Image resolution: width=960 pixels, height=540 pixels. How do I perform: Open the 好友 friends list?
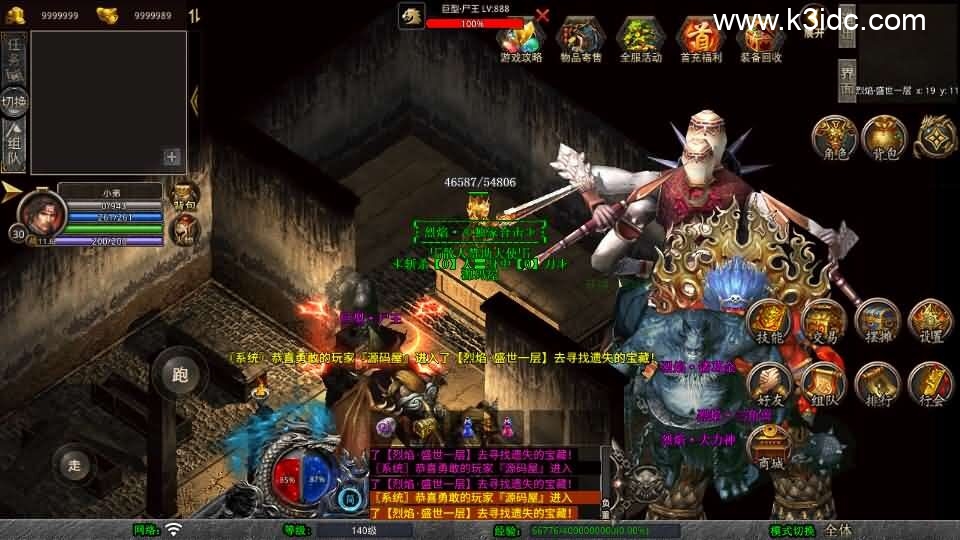(x=769, y=383)
